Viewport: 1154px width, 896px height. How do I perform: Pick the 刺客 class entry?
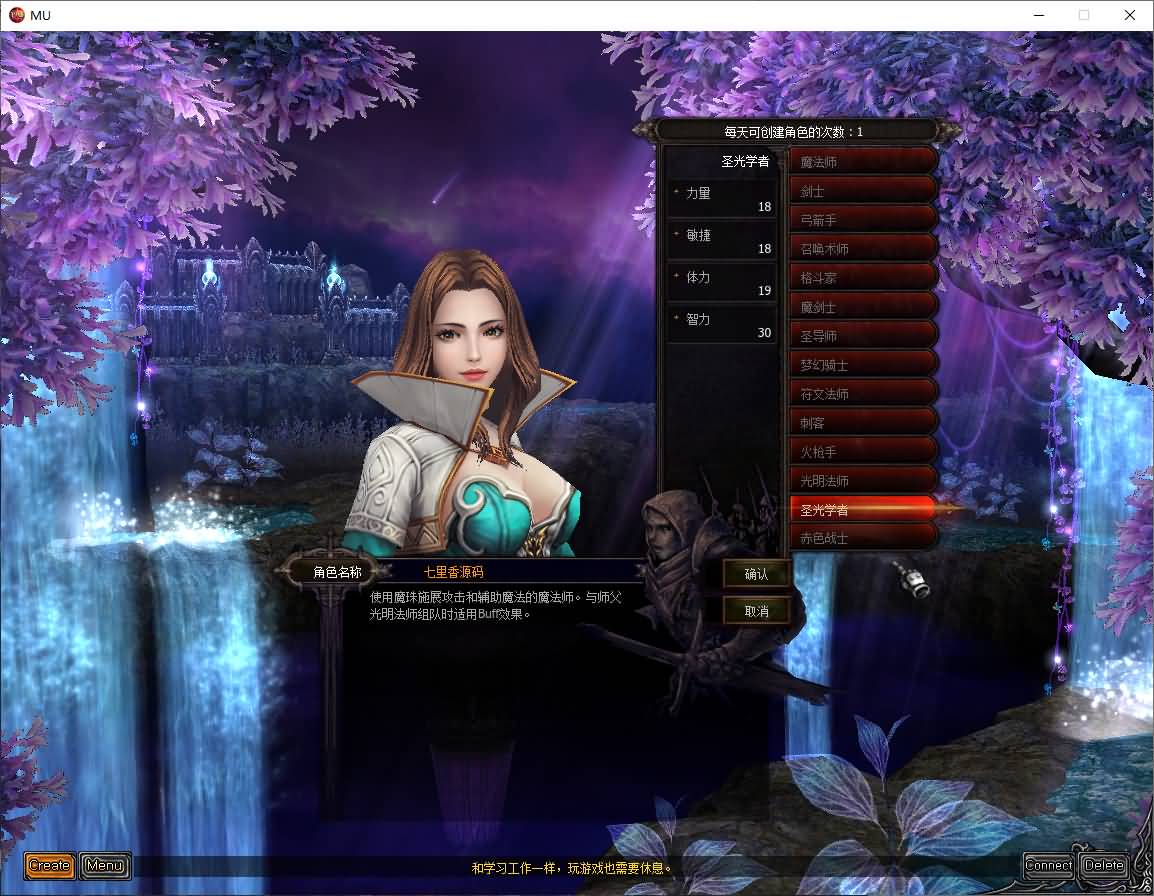(863, 423)
